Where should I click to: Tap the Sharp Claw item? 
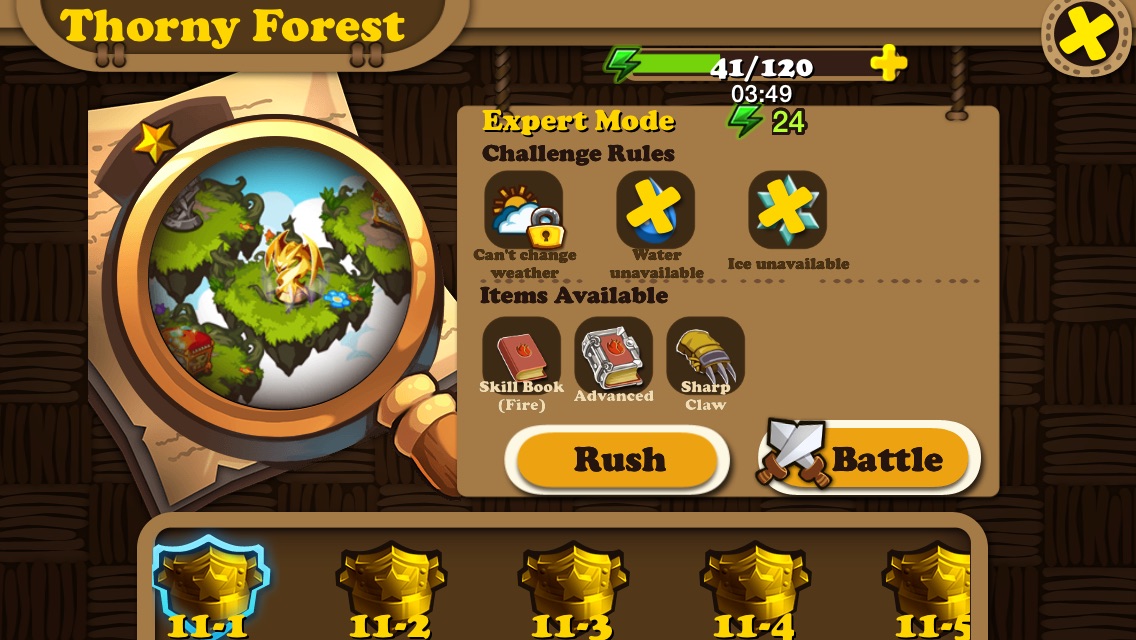705,355
